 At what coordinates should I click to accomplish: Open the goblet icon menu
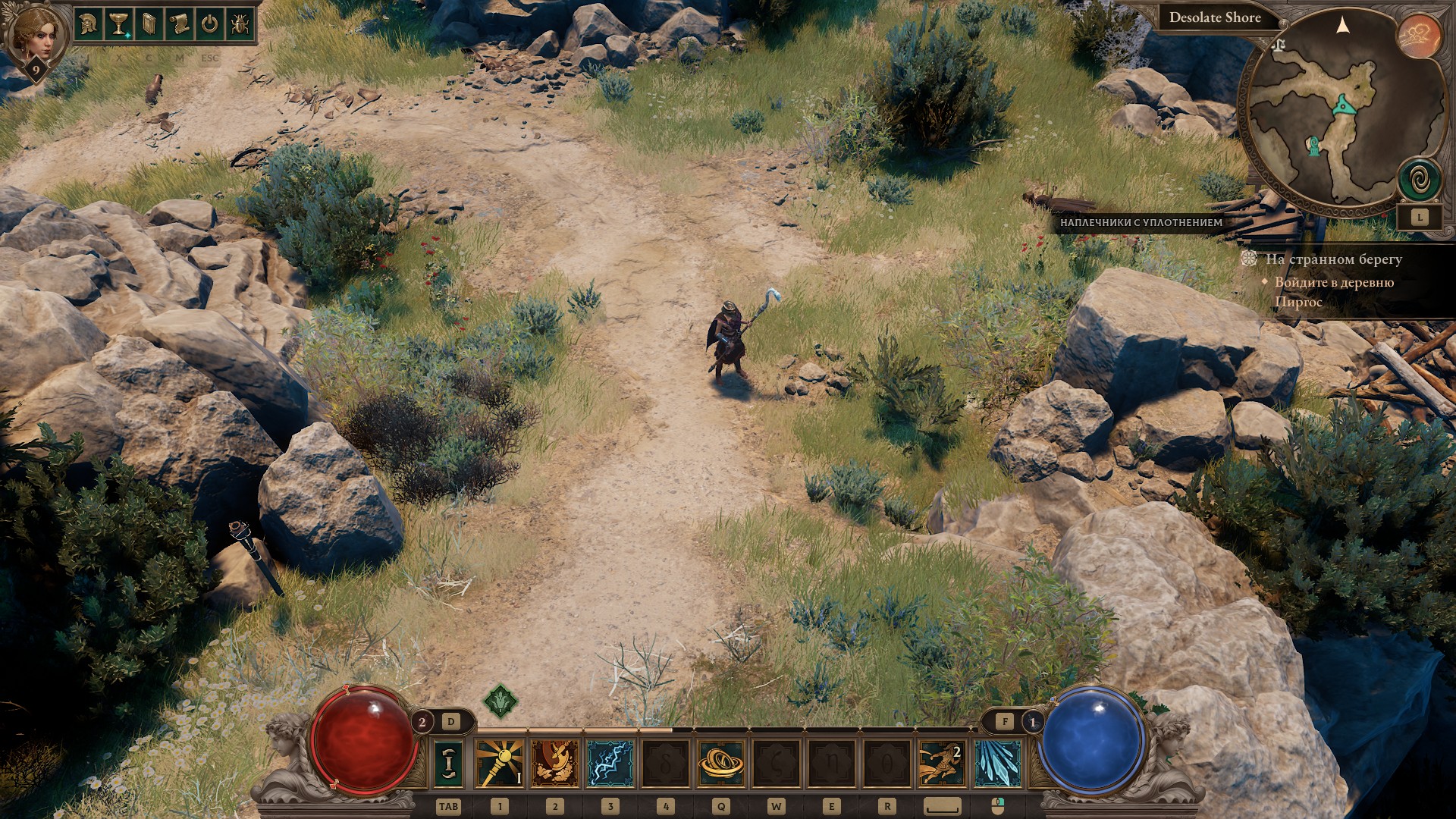[x=118, y=24]
